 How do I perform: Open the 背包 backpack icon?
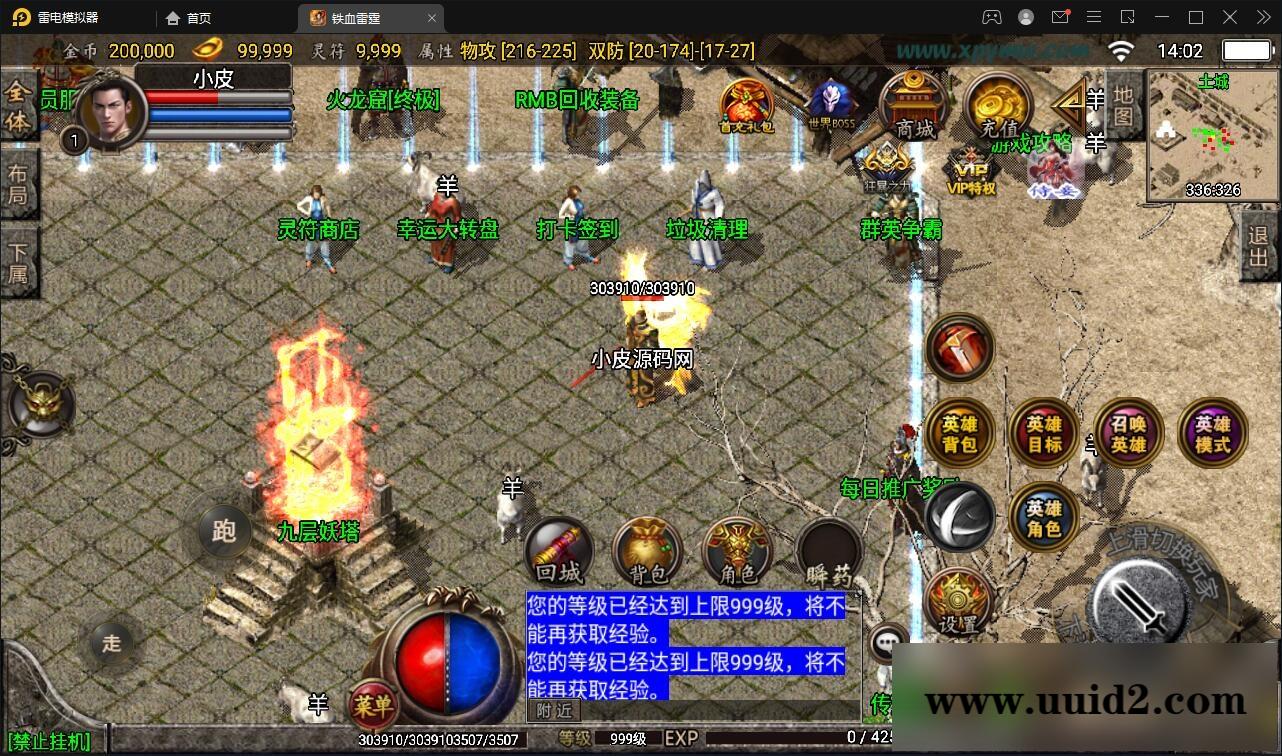click(647, 551)
